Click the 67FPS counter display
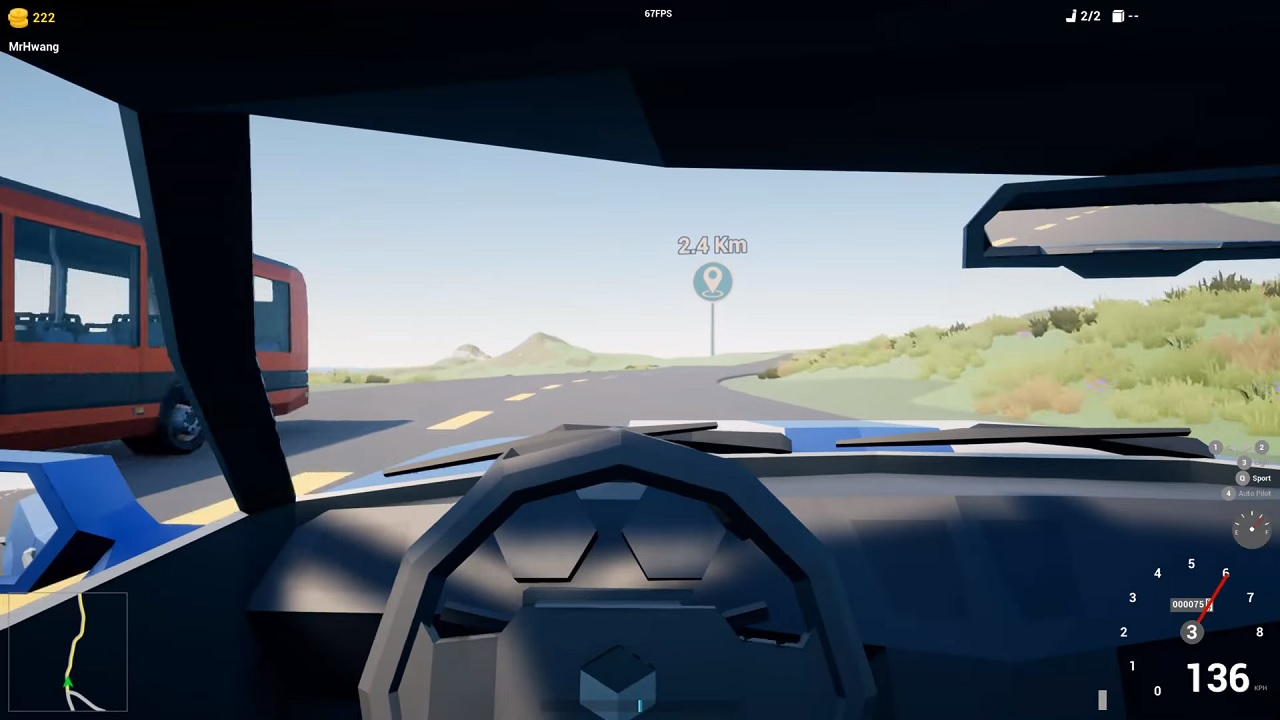The height and width of the screenshot is (720, 1280). 658,13
